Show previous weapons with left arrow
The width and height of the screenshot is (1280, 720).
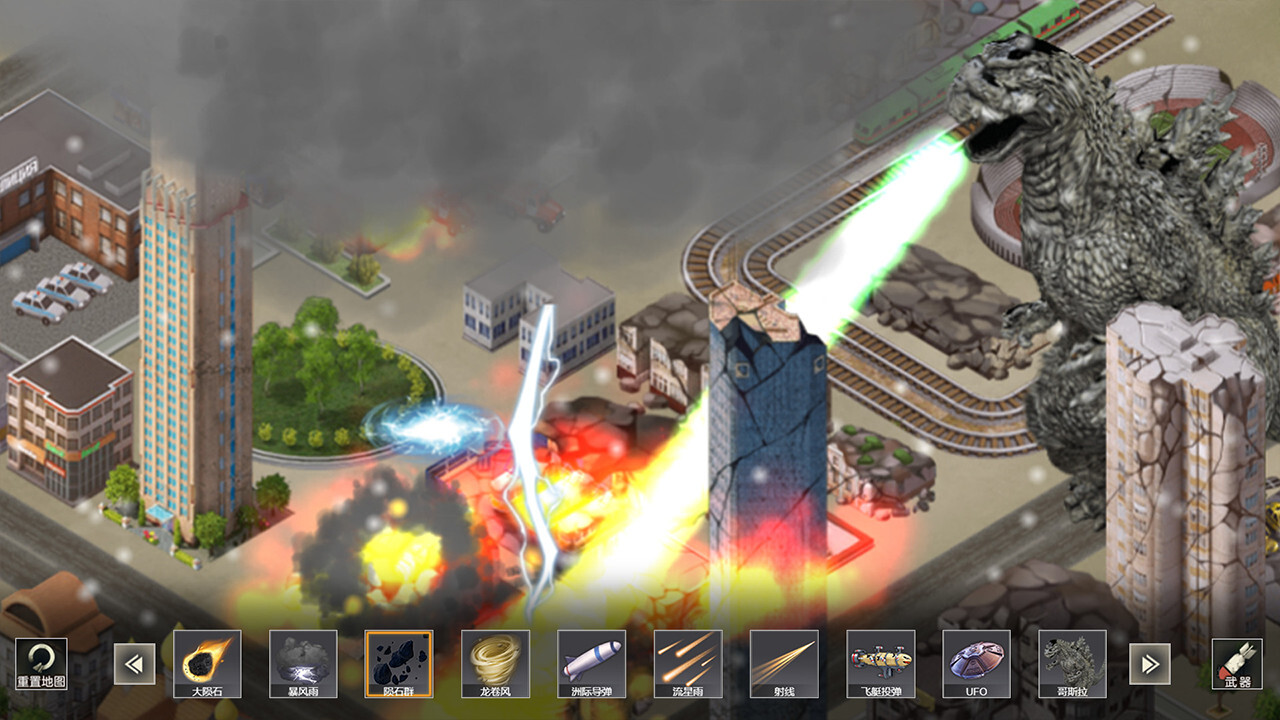134,663
